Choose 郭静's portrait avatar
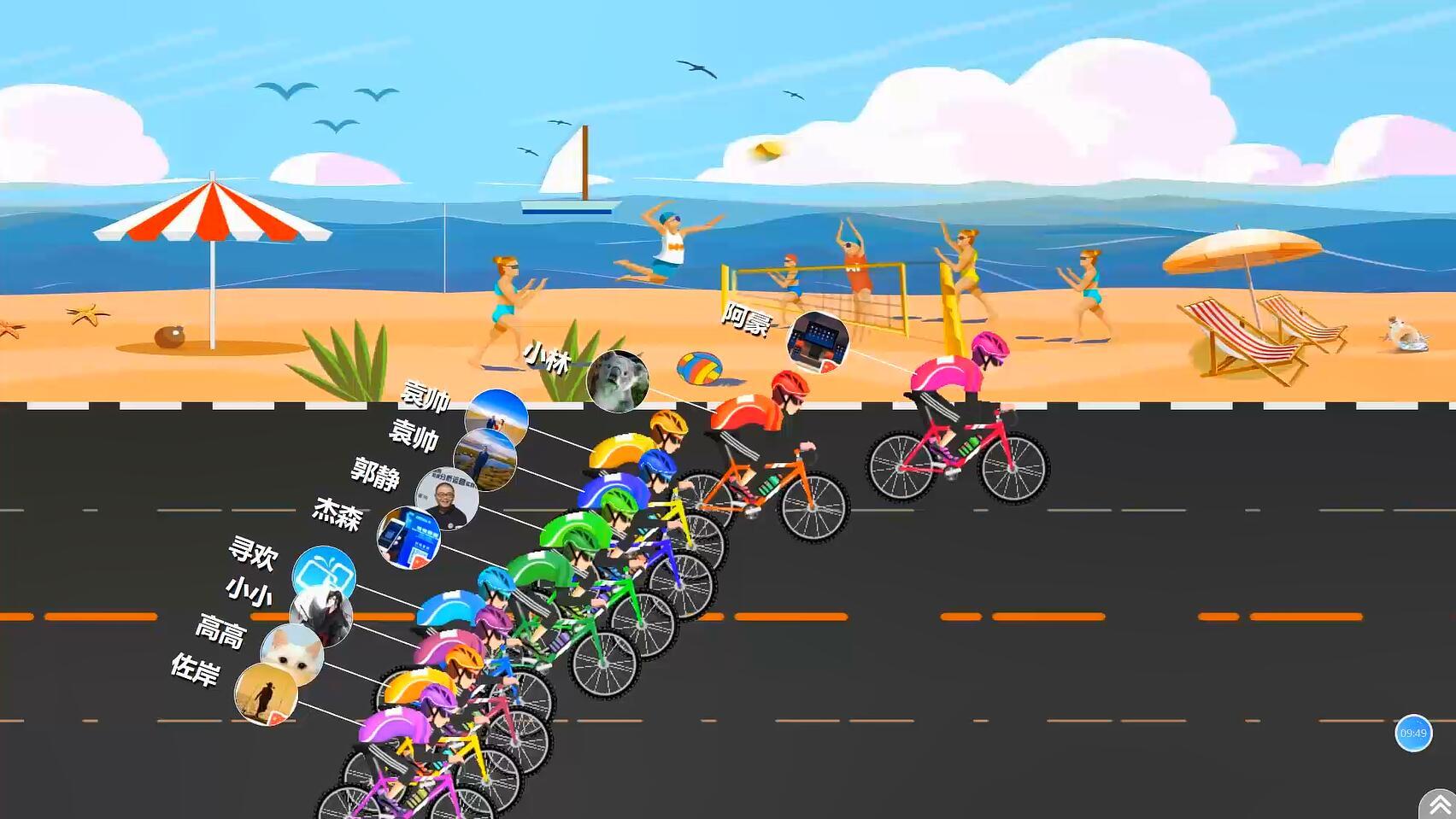 click(x=447, y=498)
